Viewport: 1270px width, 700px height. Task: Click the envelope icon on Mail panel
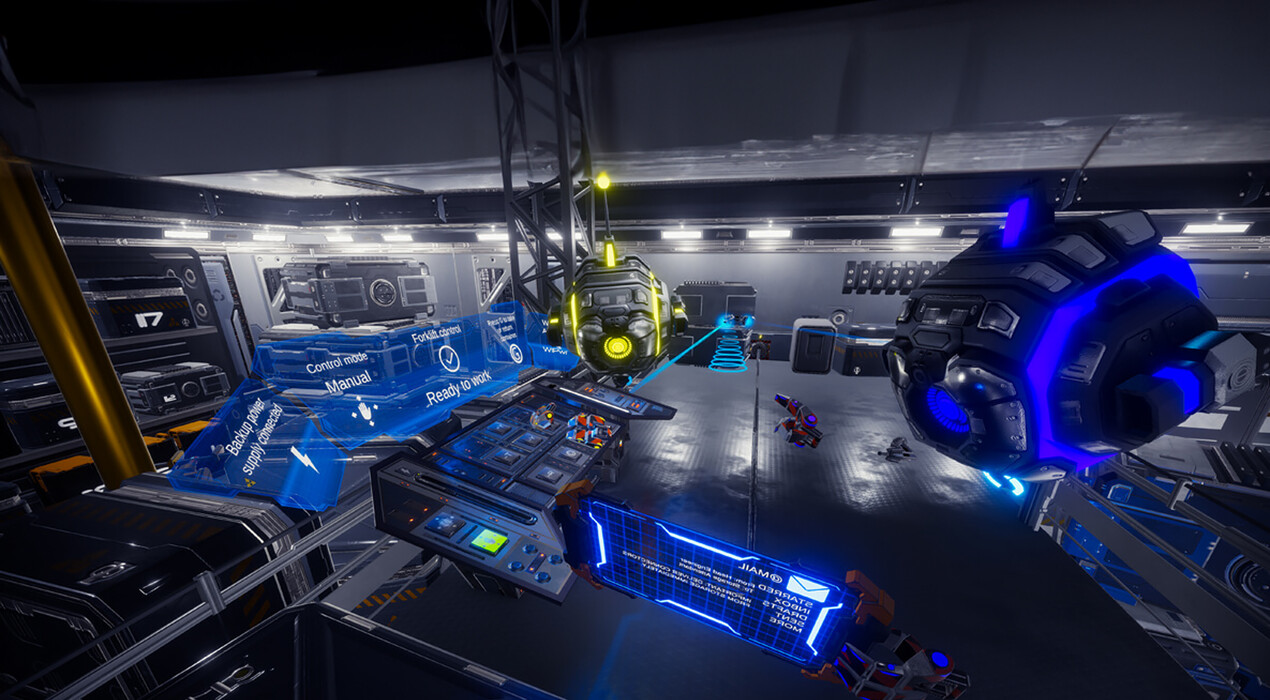[807, 589]
